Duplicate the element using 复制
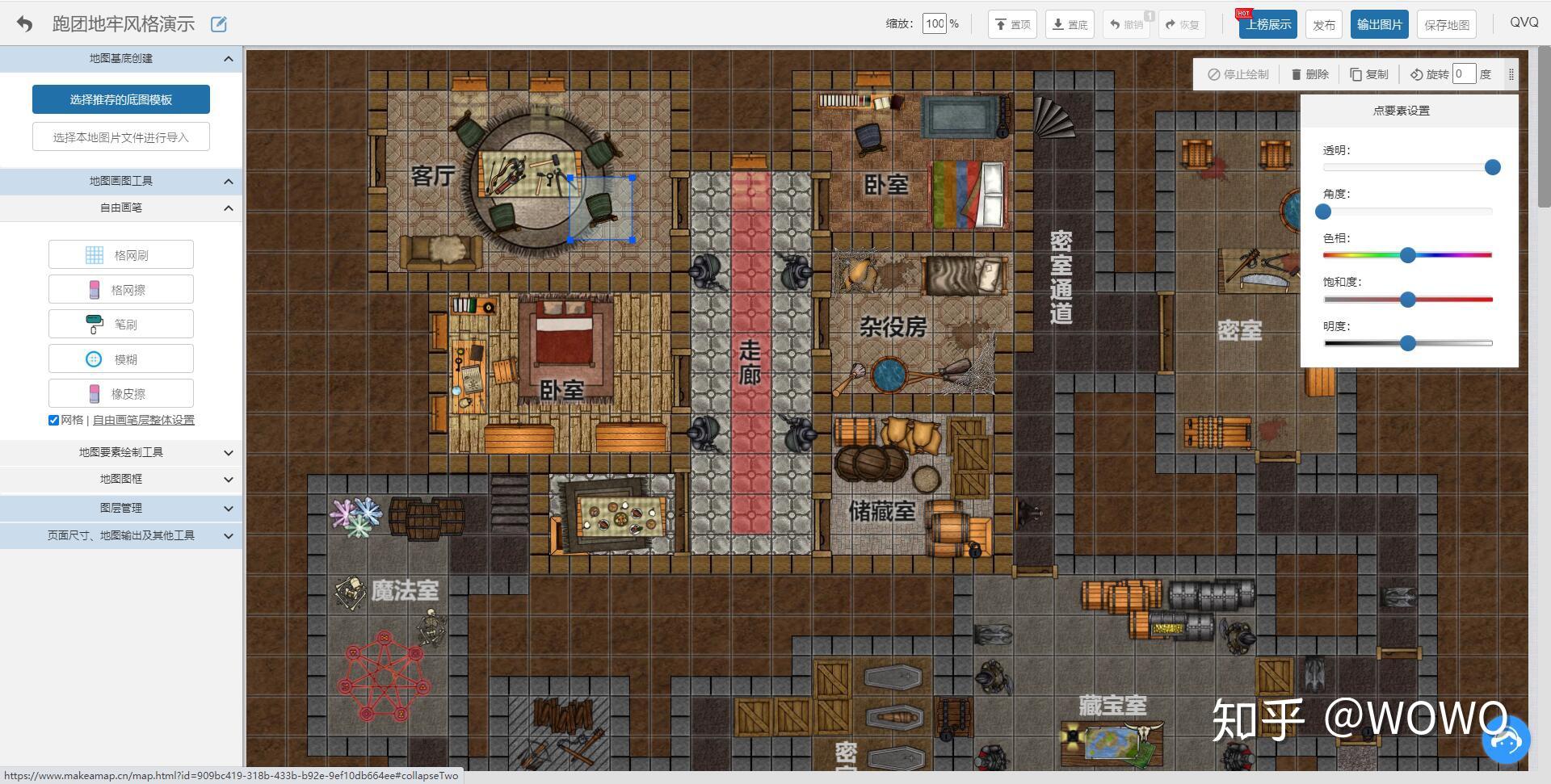The height and width of the screenshot is (784, 1551). (1369, 74)
